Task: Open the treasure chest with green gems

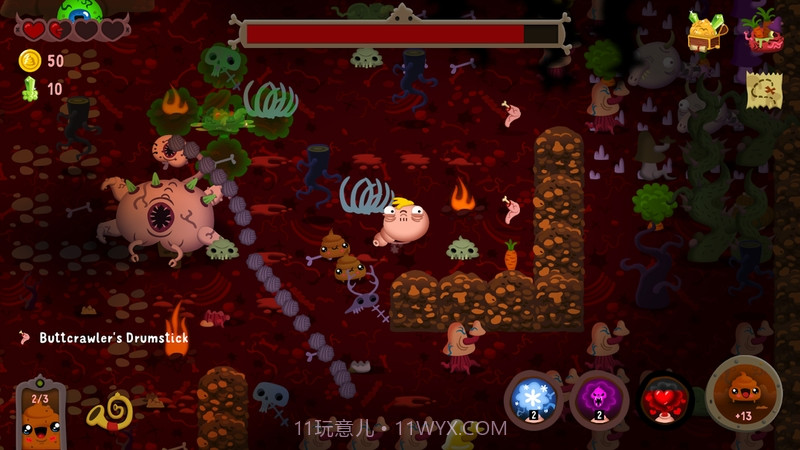Action: [x=706, y=31]
